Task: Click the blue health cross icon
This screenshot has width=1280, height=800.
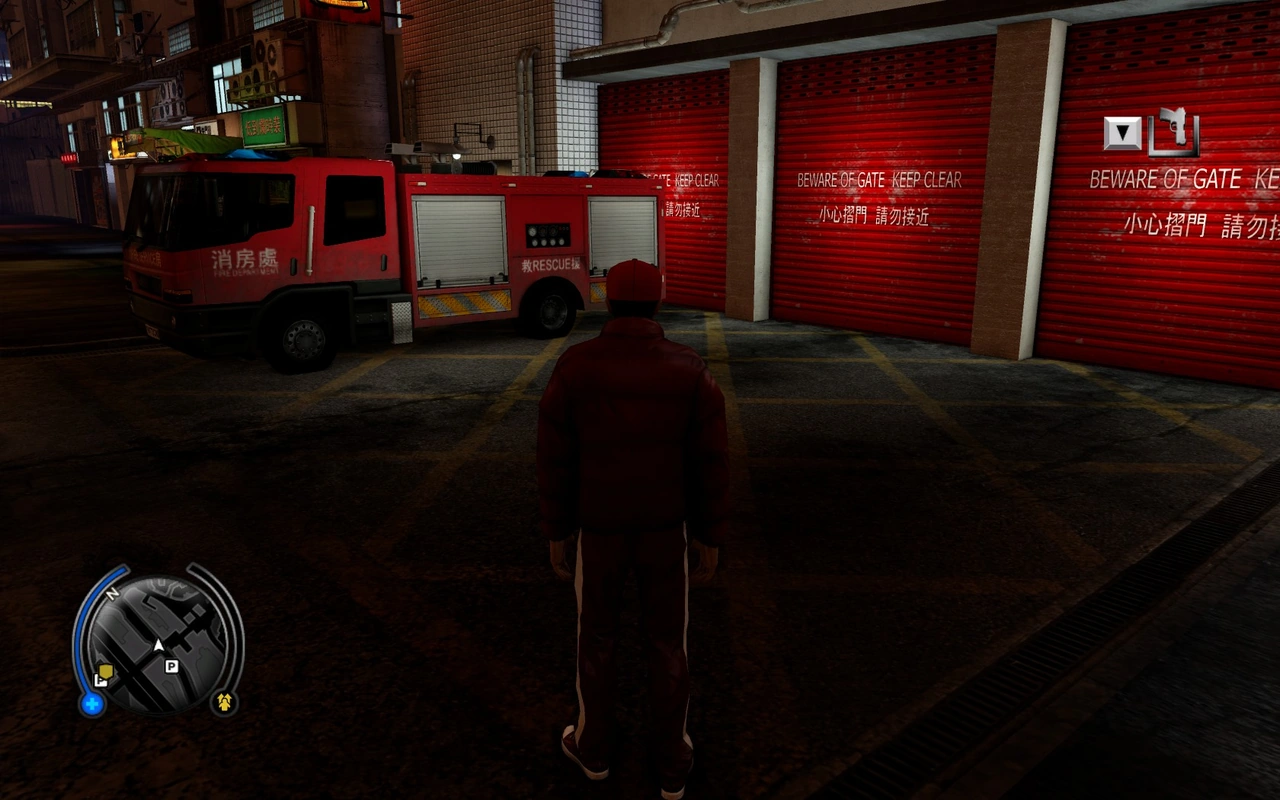Action: tap(92, 704)
